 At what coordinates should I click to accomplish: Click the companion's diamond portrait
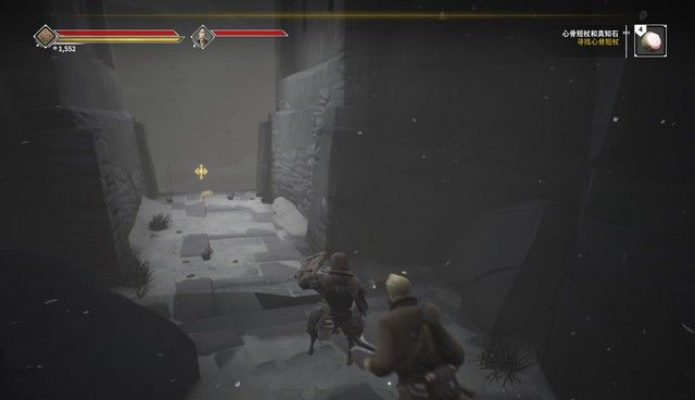click(x=203, y=37)
